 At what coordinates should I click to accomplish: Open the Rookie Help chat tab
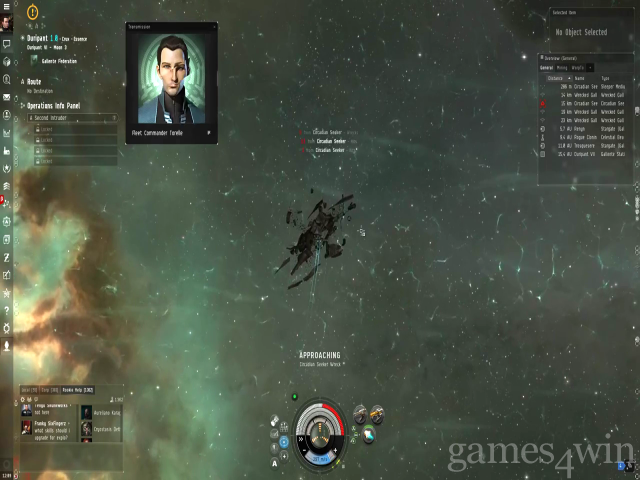click(x=77, y=388)
